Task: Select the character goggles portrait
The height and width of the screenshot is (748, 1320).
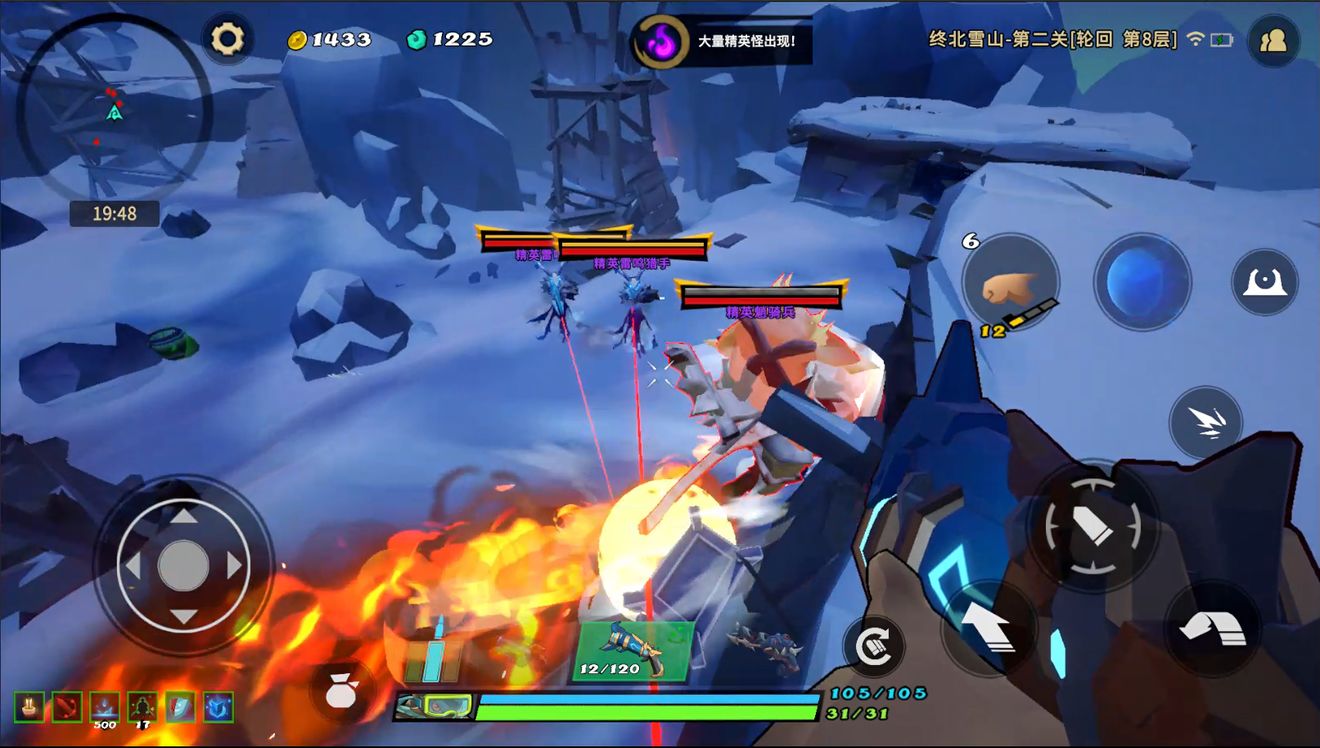Action: (433, 707)
